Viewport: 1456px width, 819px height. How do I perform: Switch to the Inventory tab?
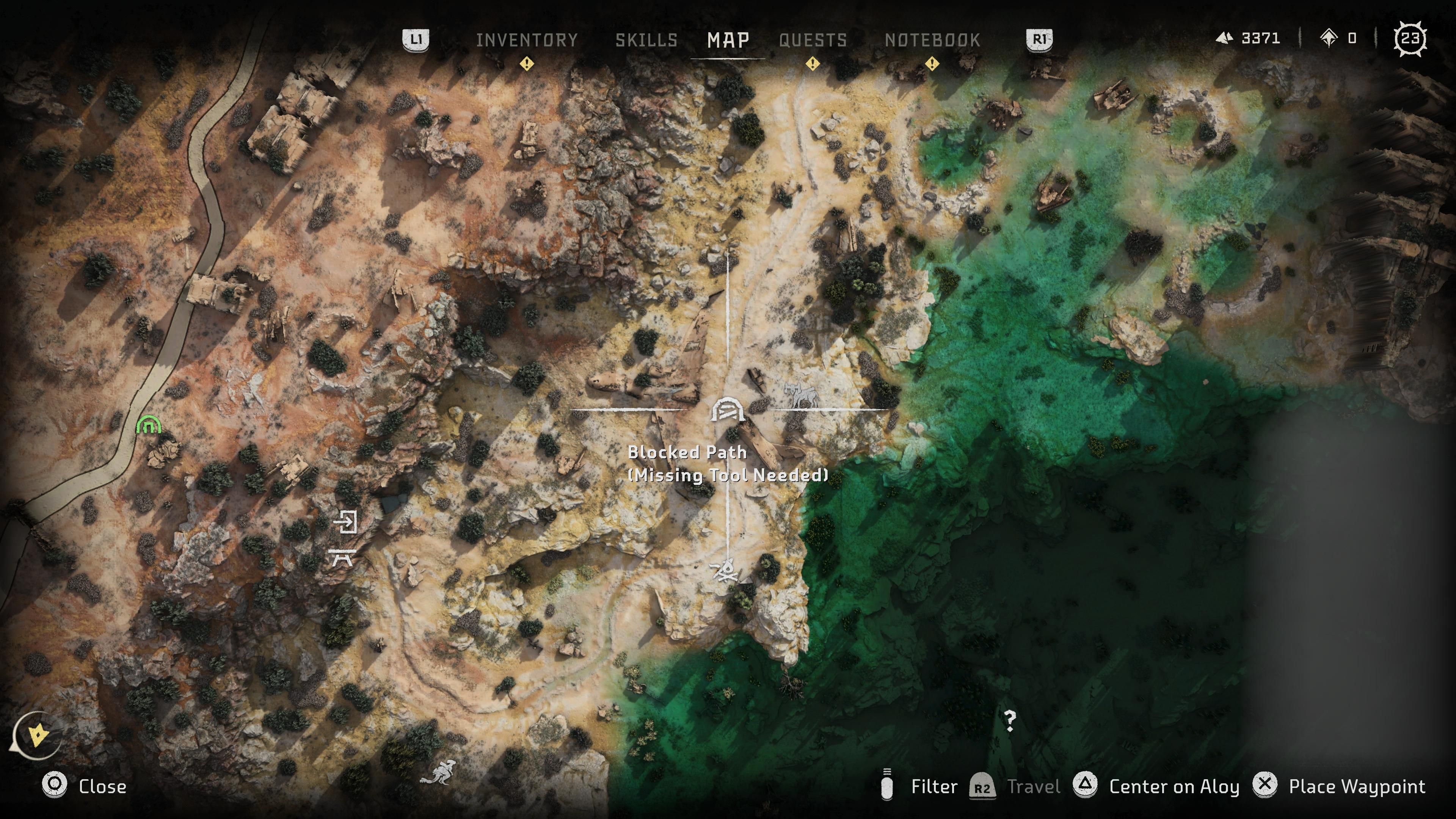(x=526, y=39)
